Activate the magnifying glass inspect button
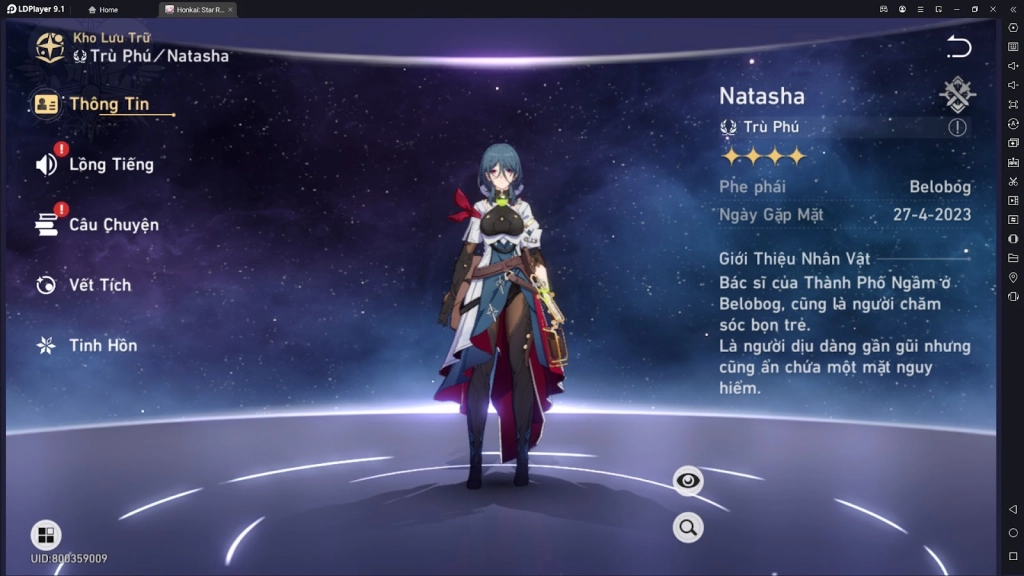Viewport: 1024px width, 576px height. point(688,527)
